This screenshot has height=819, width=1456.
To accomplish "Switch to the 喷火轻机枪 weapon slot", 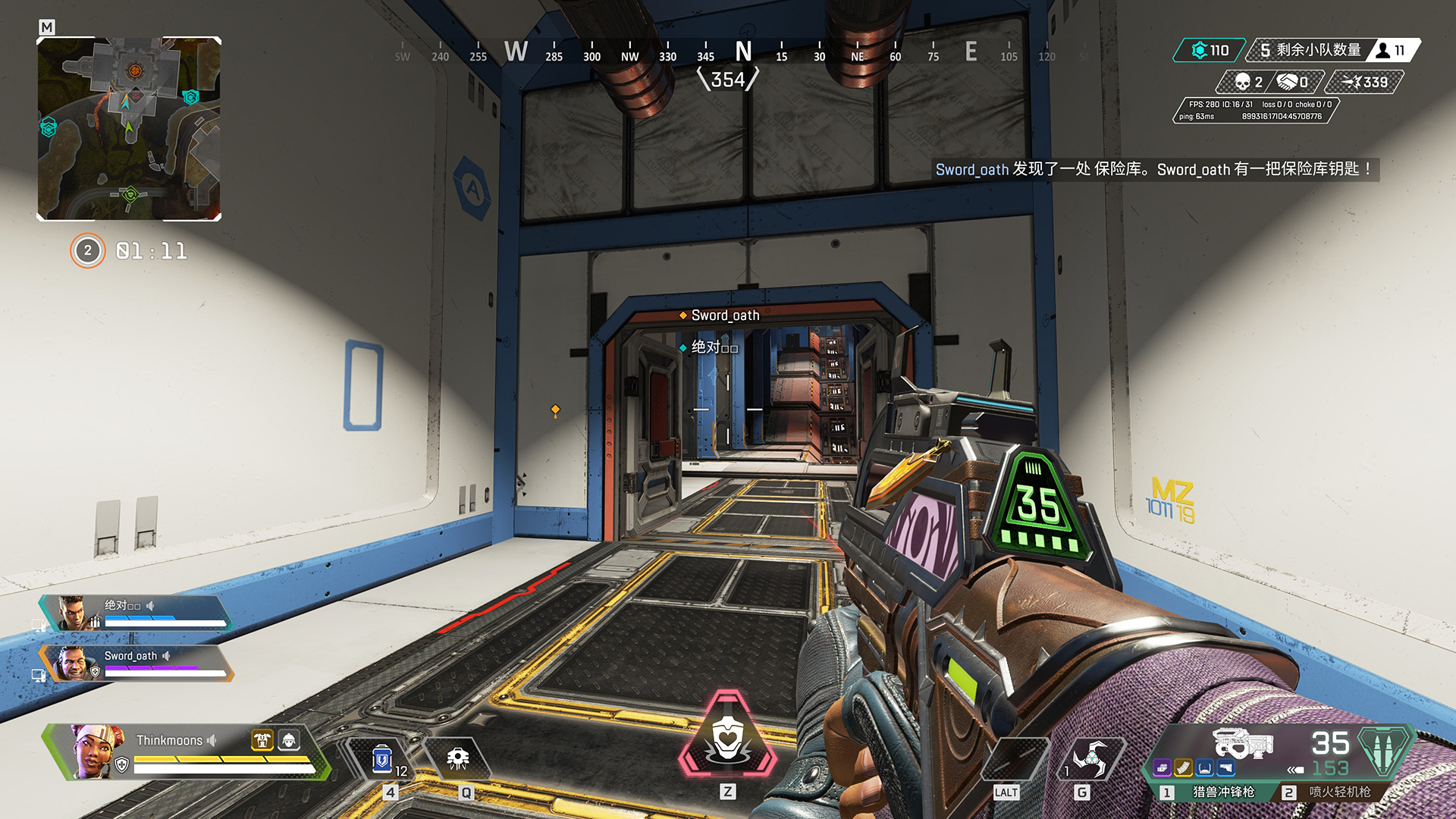I will (x=1339, y=792).
